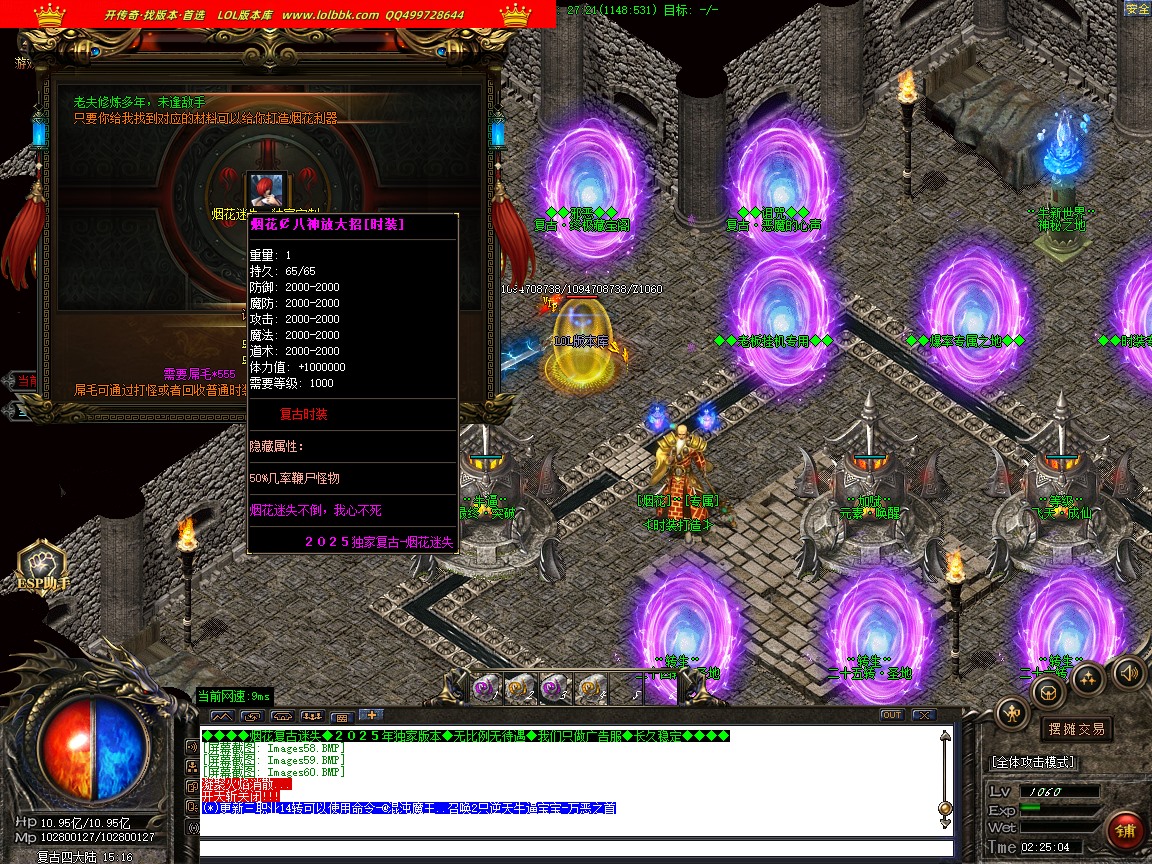
Task: Select the red-haired costume item in the forge panel
Action: [268, 189]
